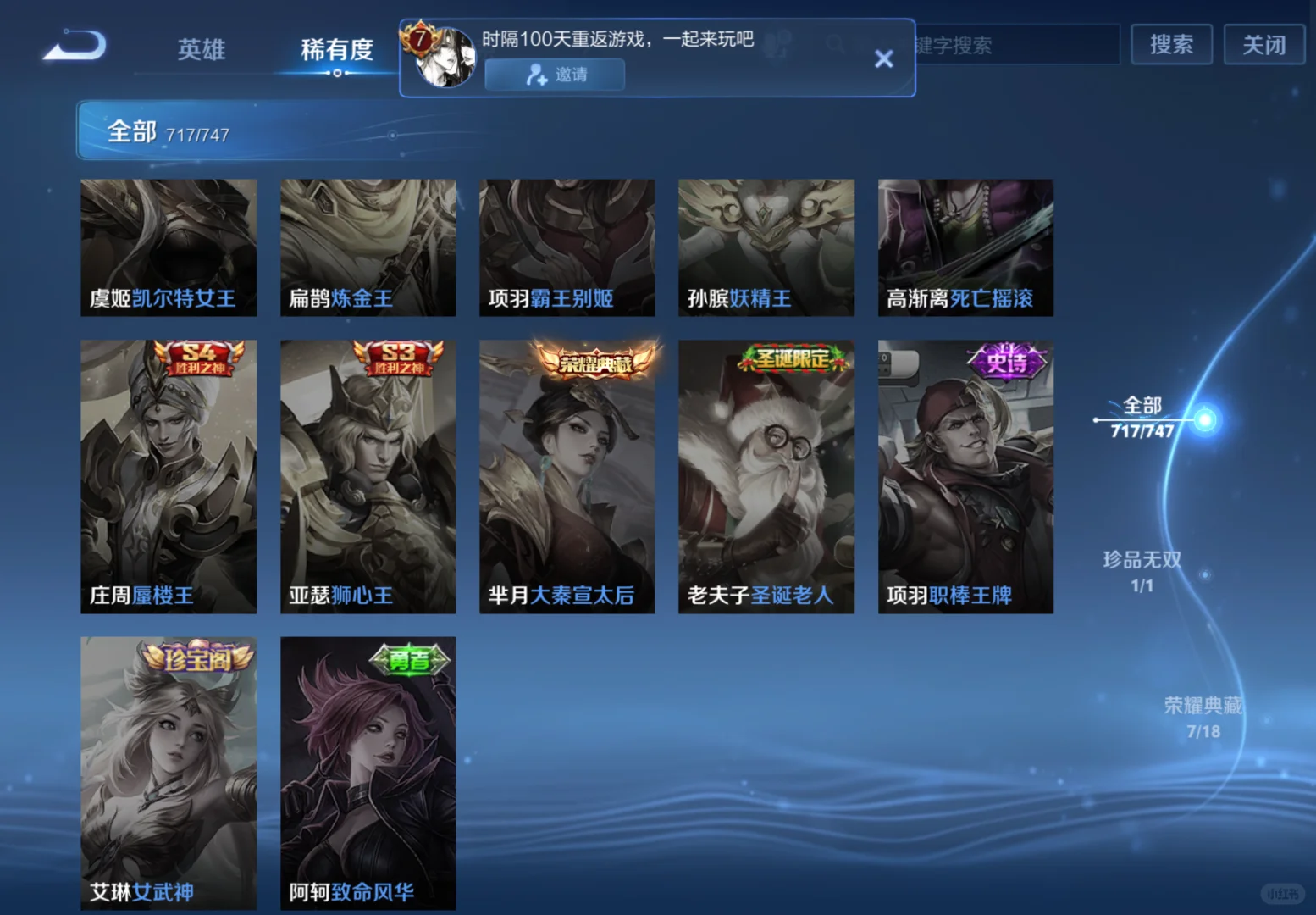The height and width of the screenshot is (915, 1316).
Task: Dismiss the invite banner with the X
Action: point(883,58)
